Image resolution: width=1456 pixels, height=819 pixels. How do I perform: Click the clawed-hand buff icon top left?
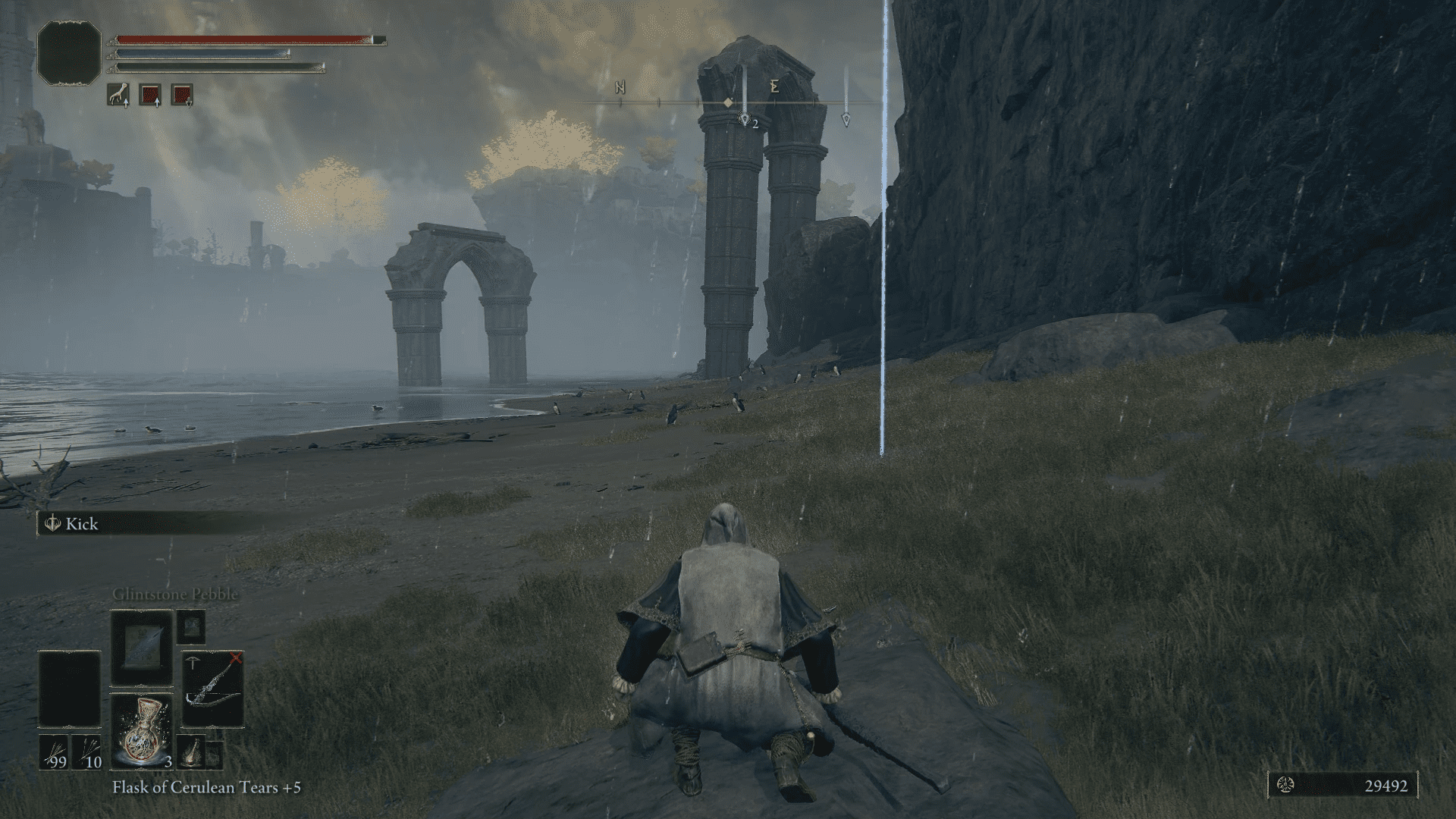tap(118, 95)
